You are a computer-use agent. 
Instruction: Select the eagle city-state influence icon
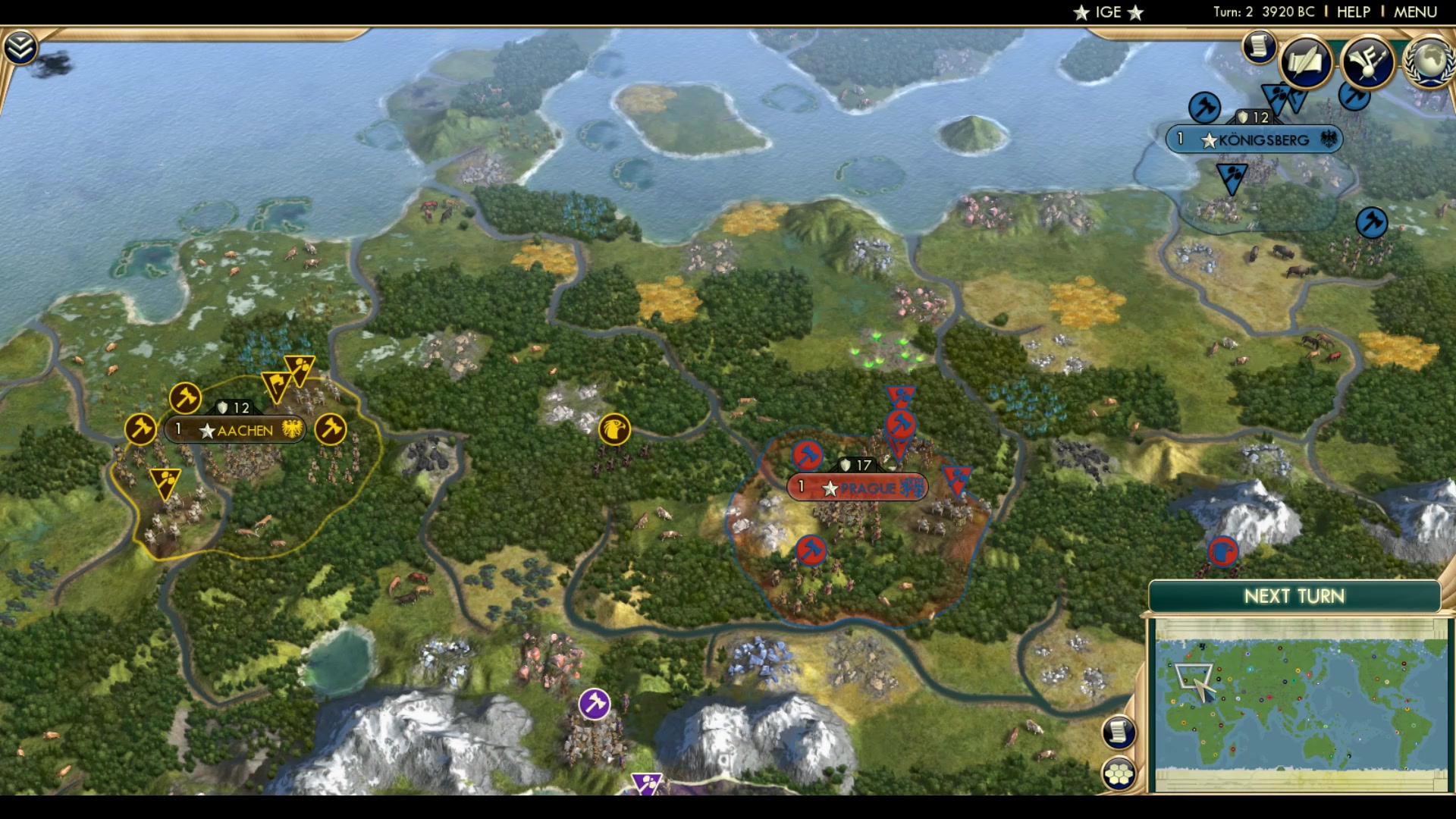614,429
